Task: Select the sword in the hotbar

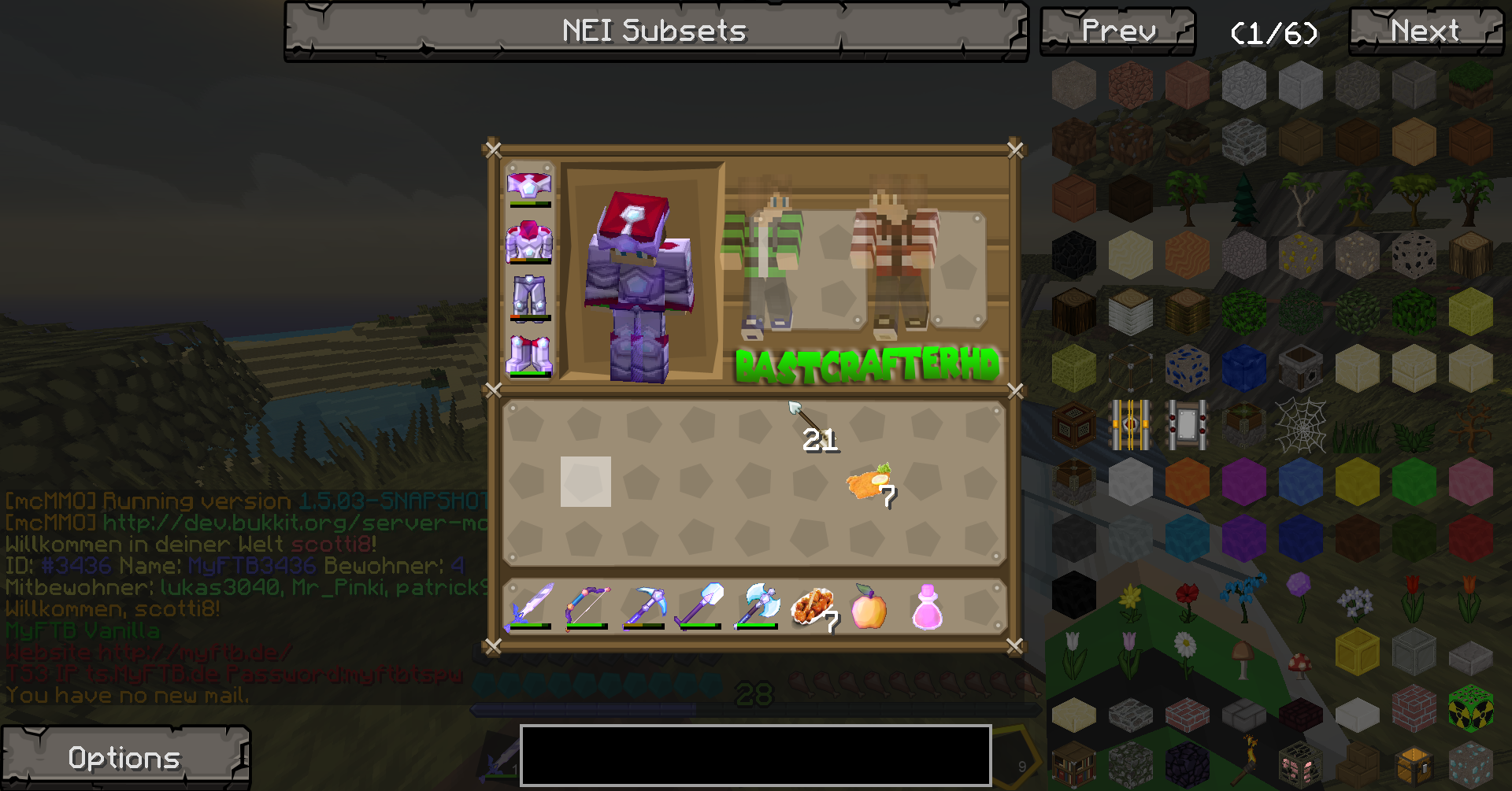Action: [x=531, y=607]
